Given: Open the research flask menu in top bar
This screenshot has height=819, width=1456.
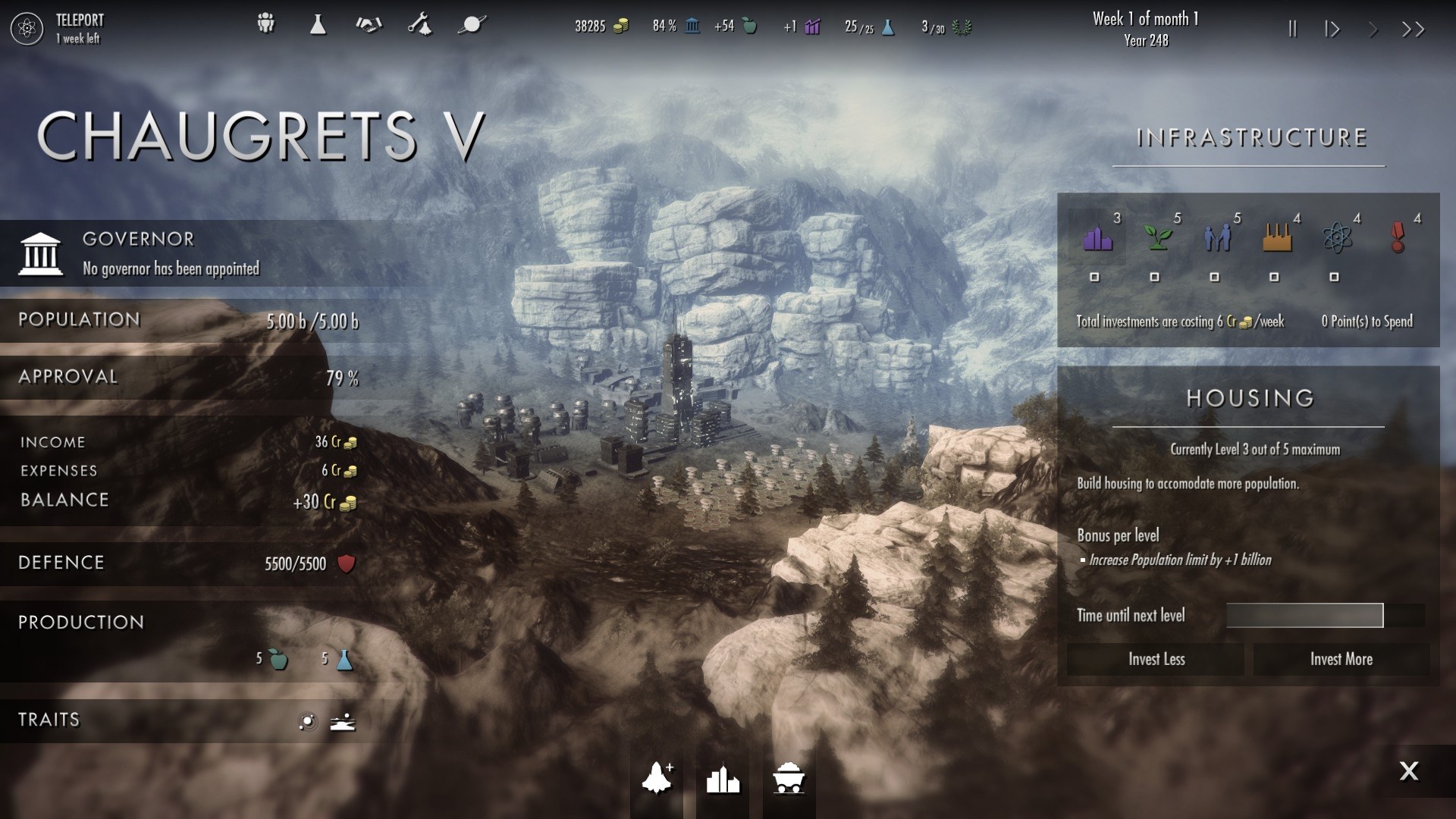Looking at the screenshot, I should coord(318,24).
